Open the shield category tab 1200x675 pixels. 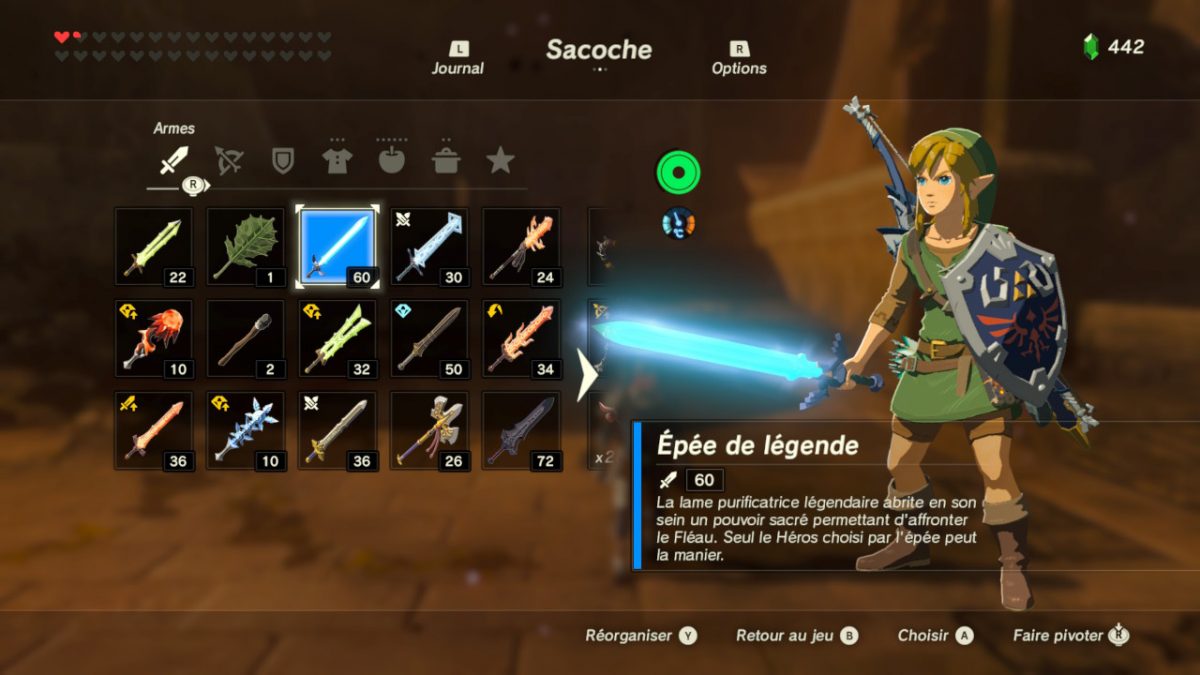click(283, 160)
